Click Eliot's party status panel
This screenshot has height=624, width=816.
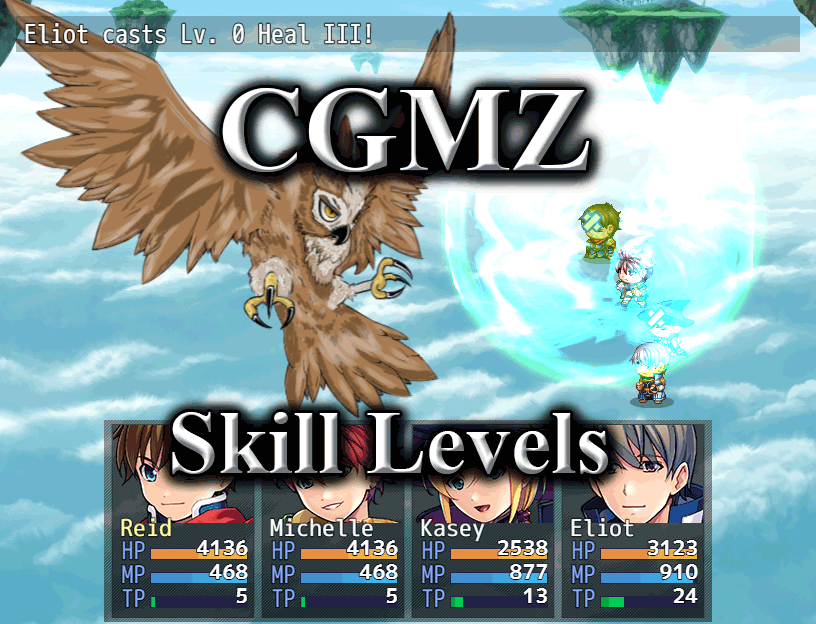[x=633, y=520]
